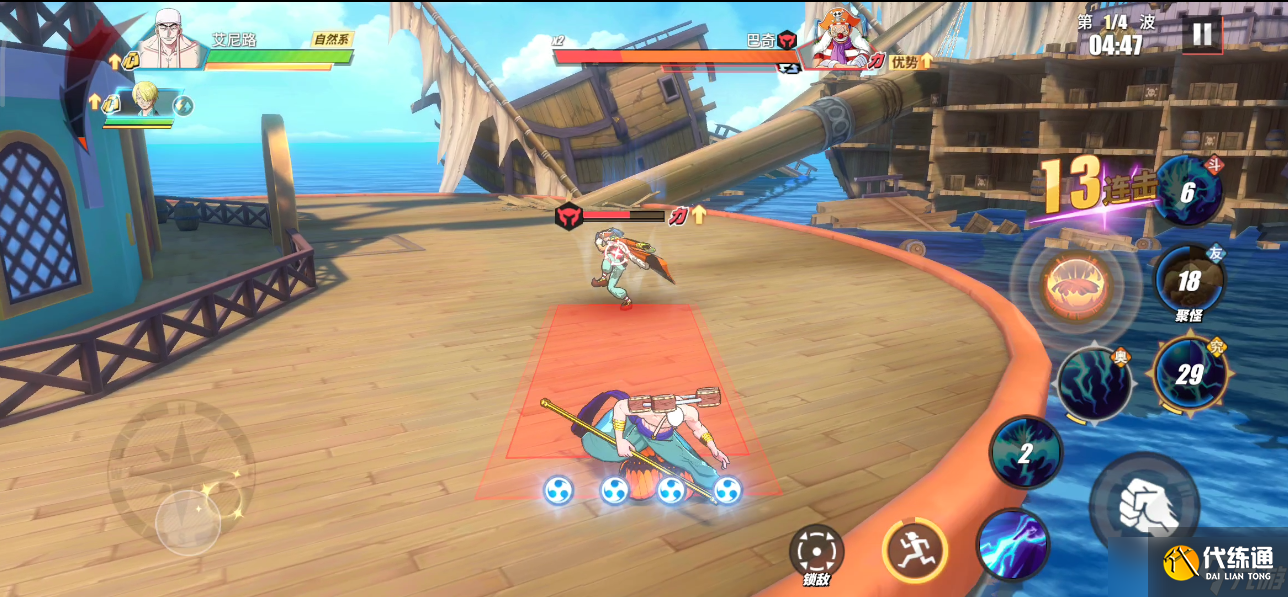
Task: Tap the 自然系 type tag
Action: tap(331, 40)
